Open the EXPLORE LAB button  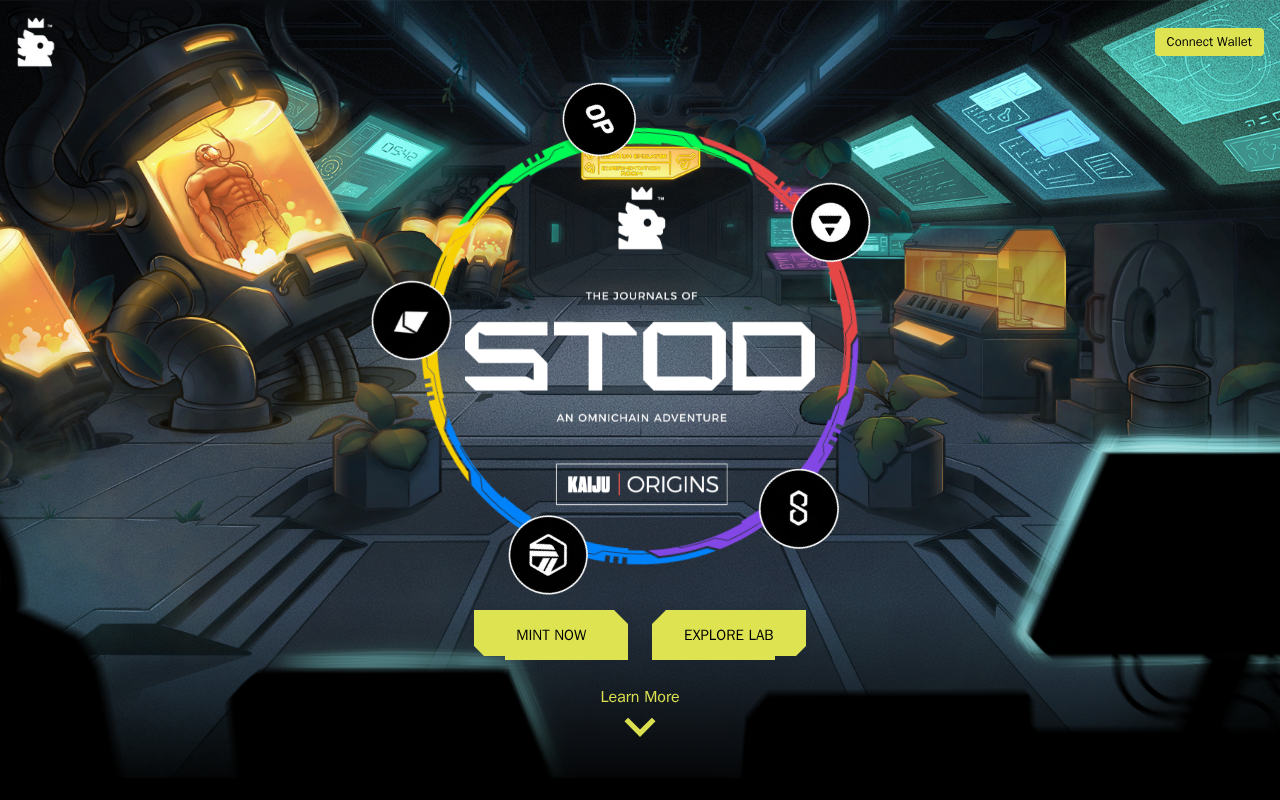click(x=728, y=635)
